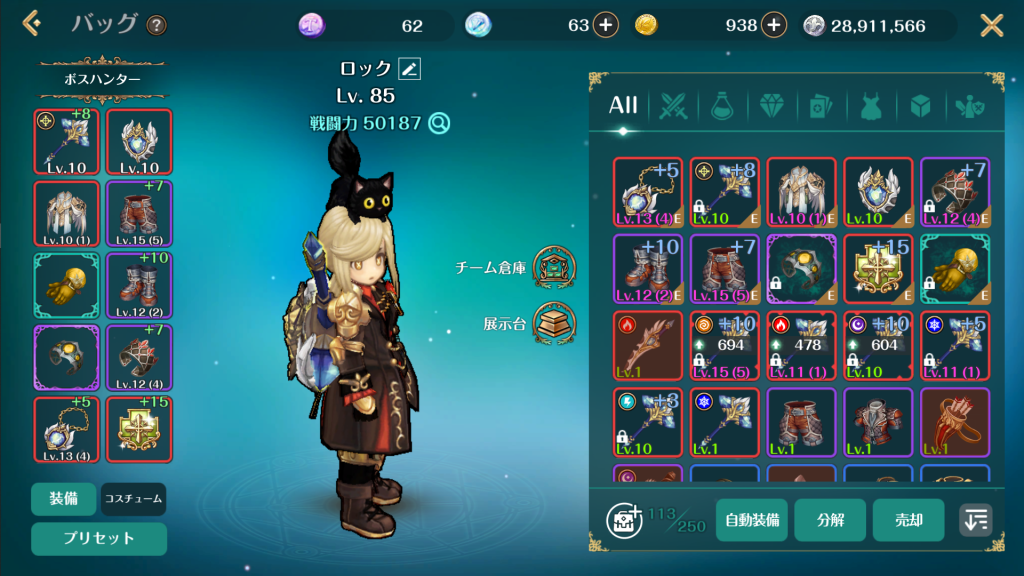
Task: Go back using the arrow button
Action: (x=32, y=24)
